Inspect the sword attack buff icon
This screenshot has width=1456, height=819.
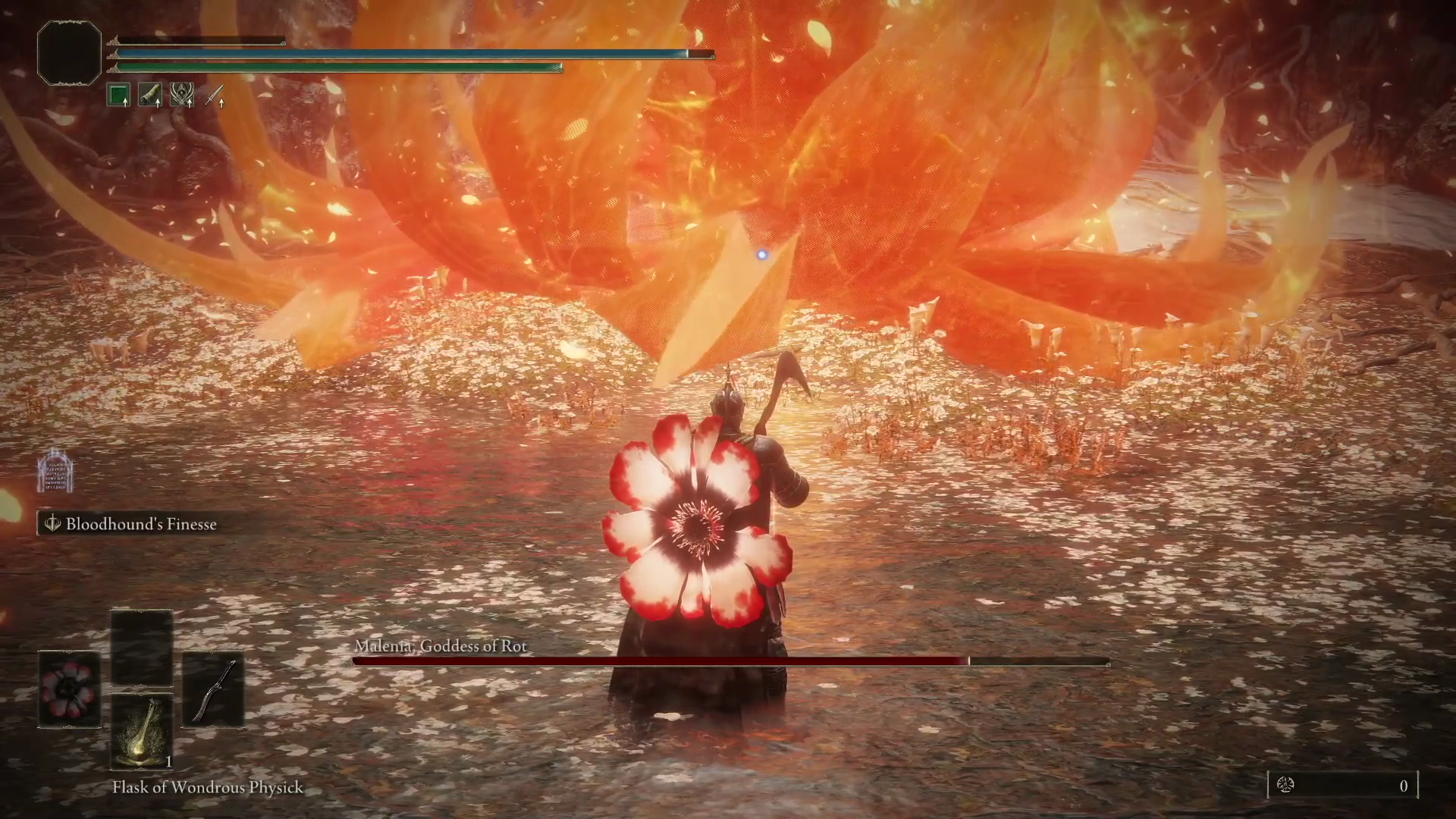pos(215,96)
